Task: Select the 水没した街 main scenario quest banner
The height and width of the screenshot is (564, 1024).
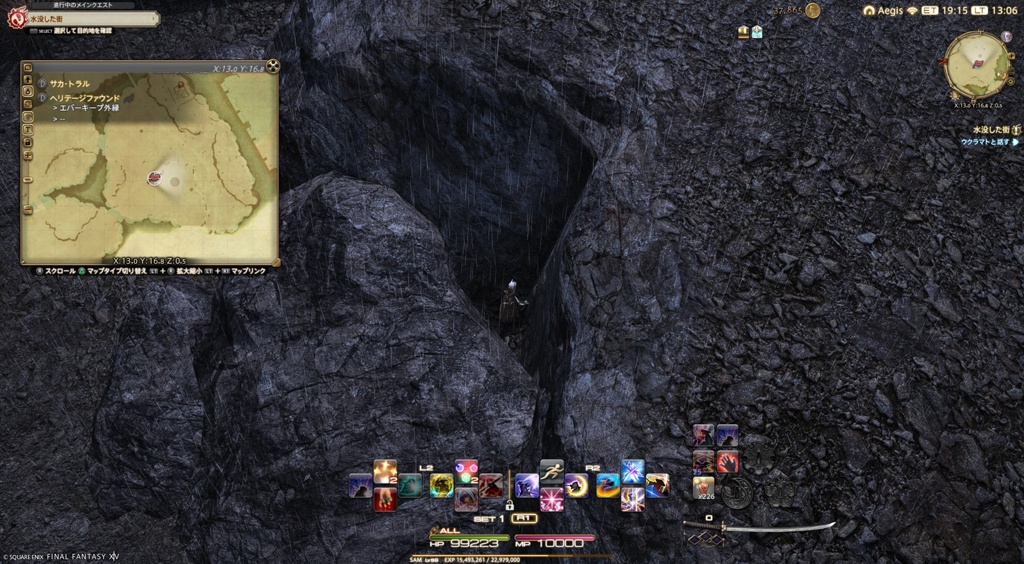Action: click(85, 18)
